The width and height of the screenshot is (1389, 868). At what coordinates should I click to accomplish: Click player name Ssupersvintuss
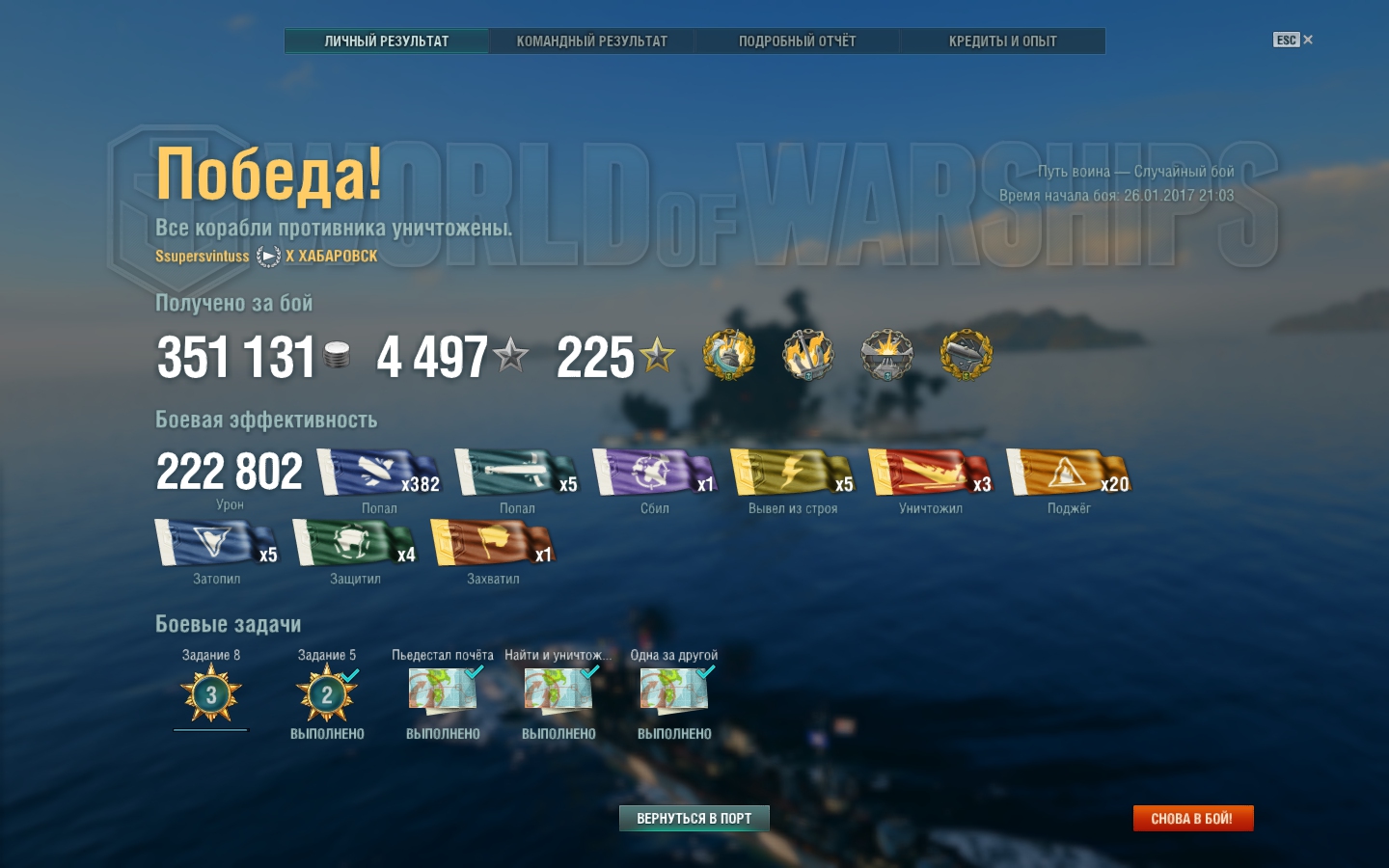click(203, 257)
